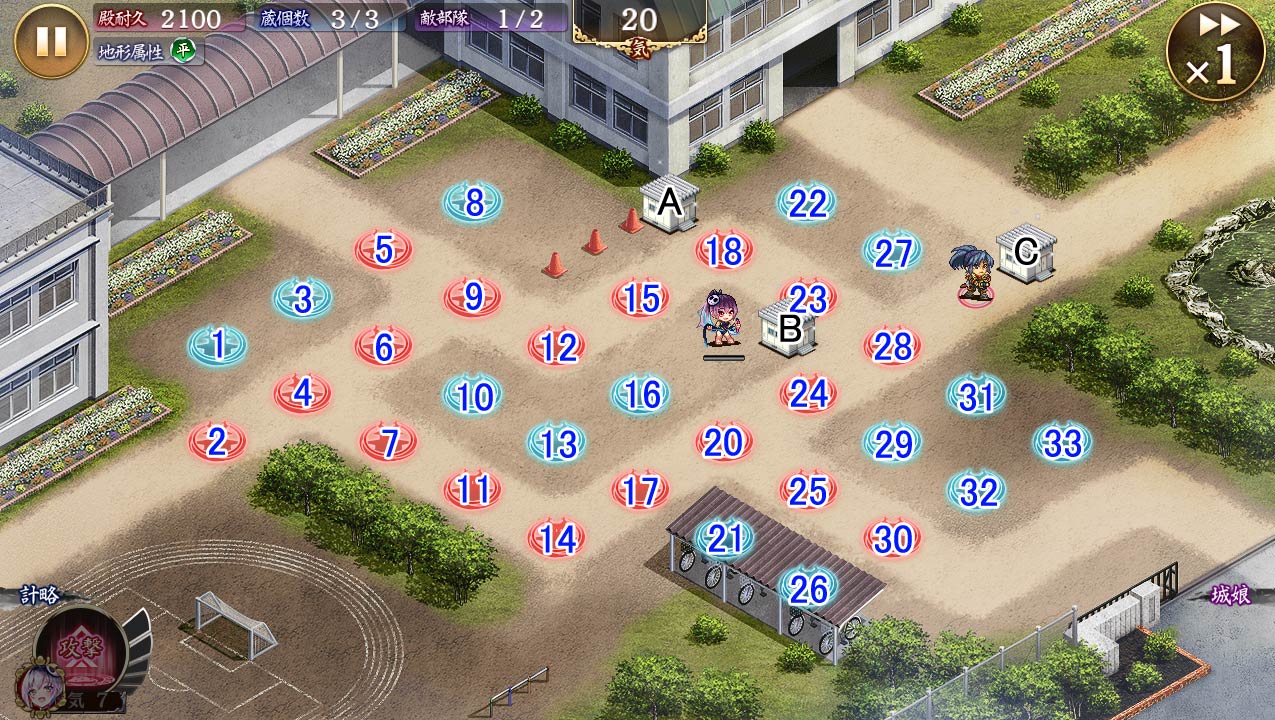Select red placement tile 2

click(x=218, y=442)
